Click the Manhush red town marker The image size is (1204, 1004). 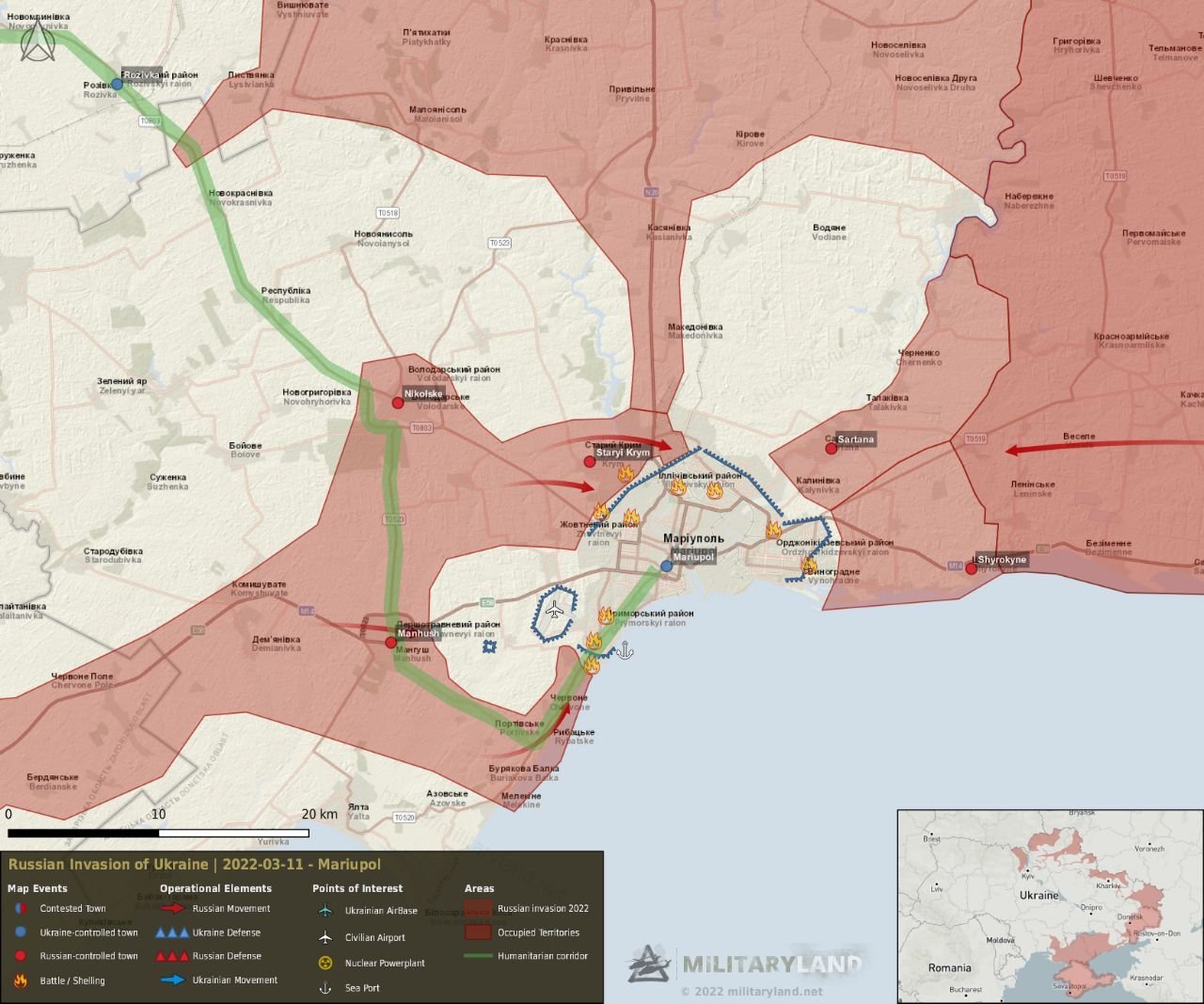[391, 643]
